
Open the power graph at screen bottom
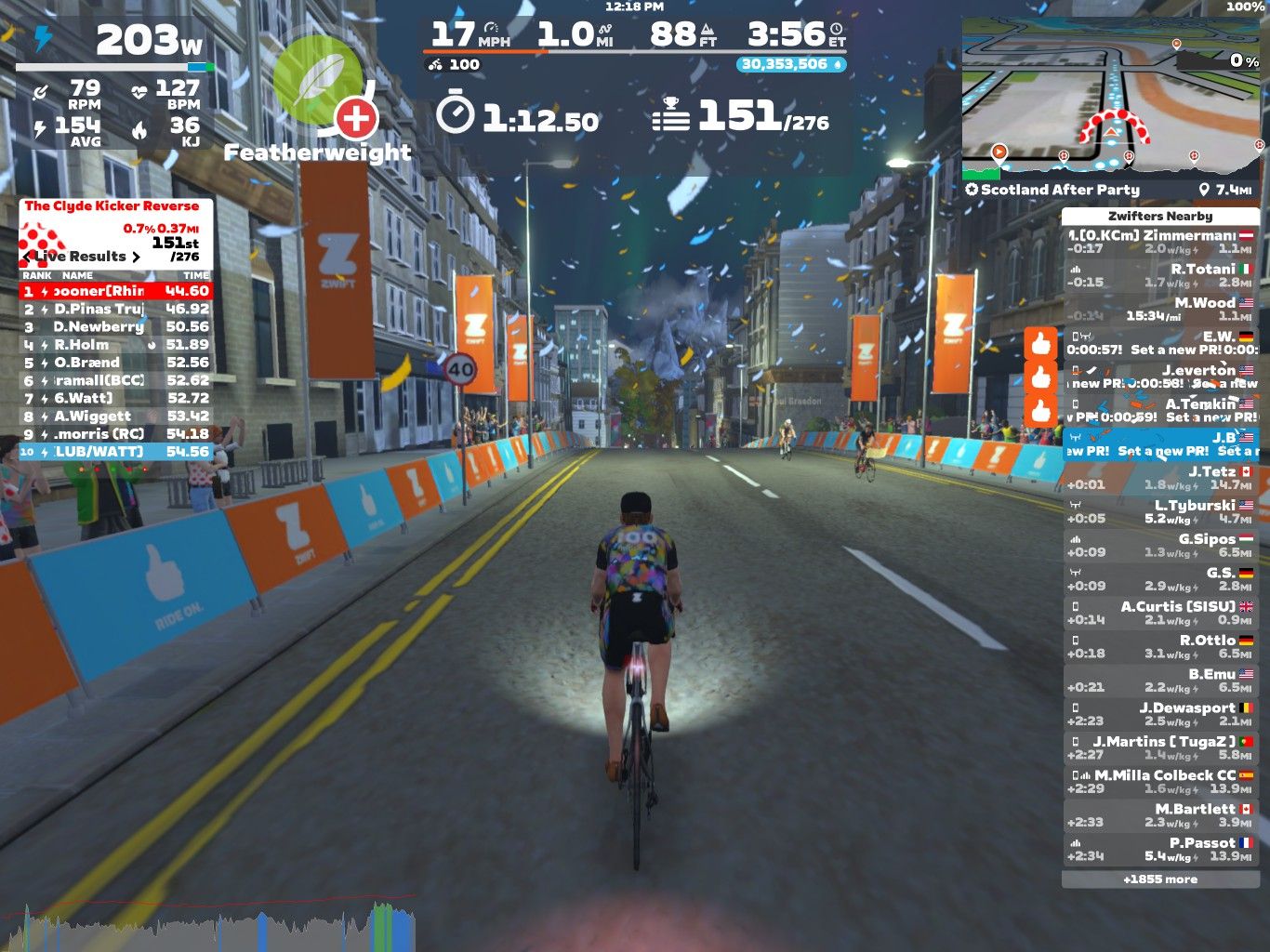coord(209,925)
